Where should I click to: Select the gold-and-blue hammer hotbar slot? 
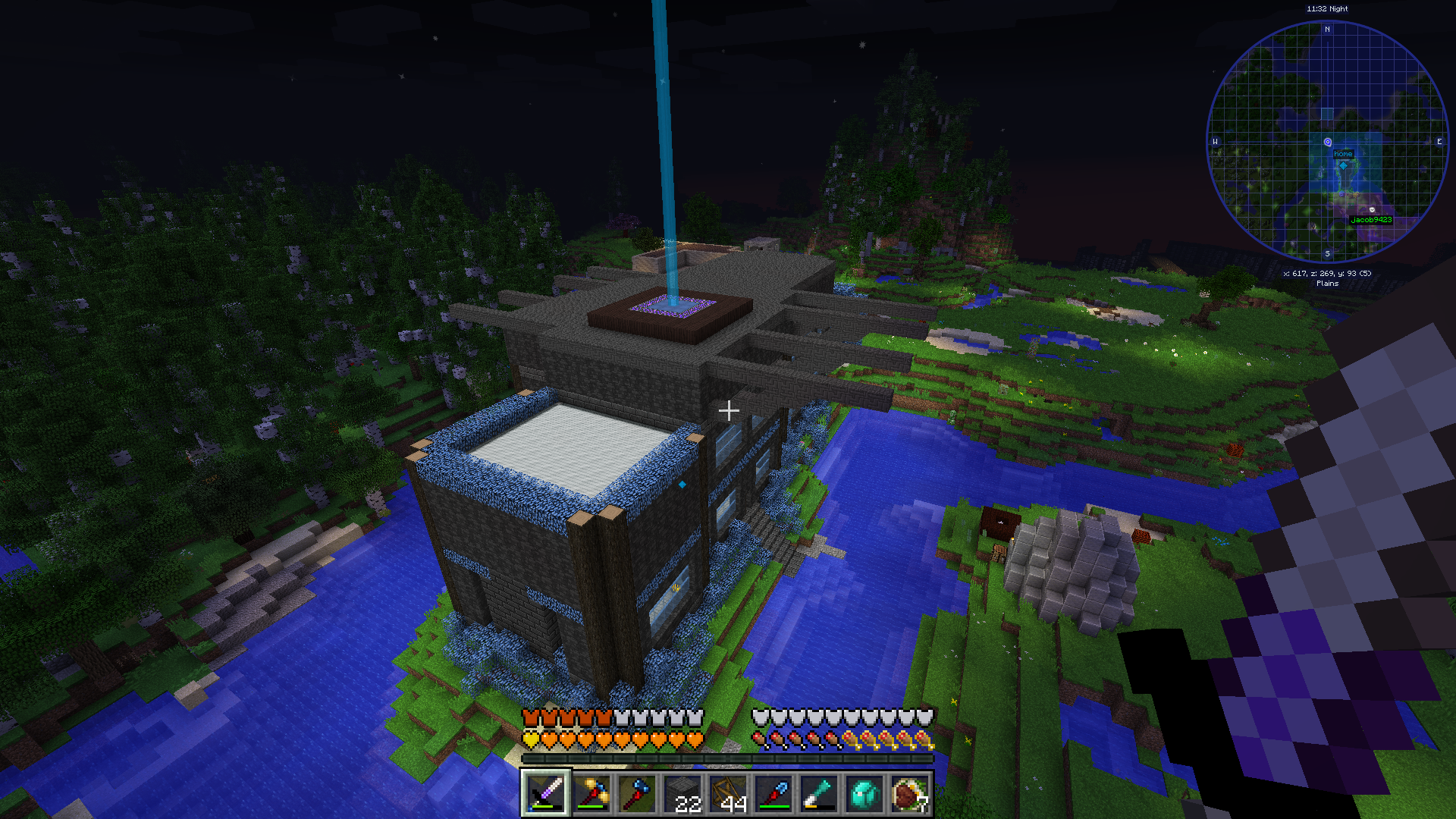[591, 794]
